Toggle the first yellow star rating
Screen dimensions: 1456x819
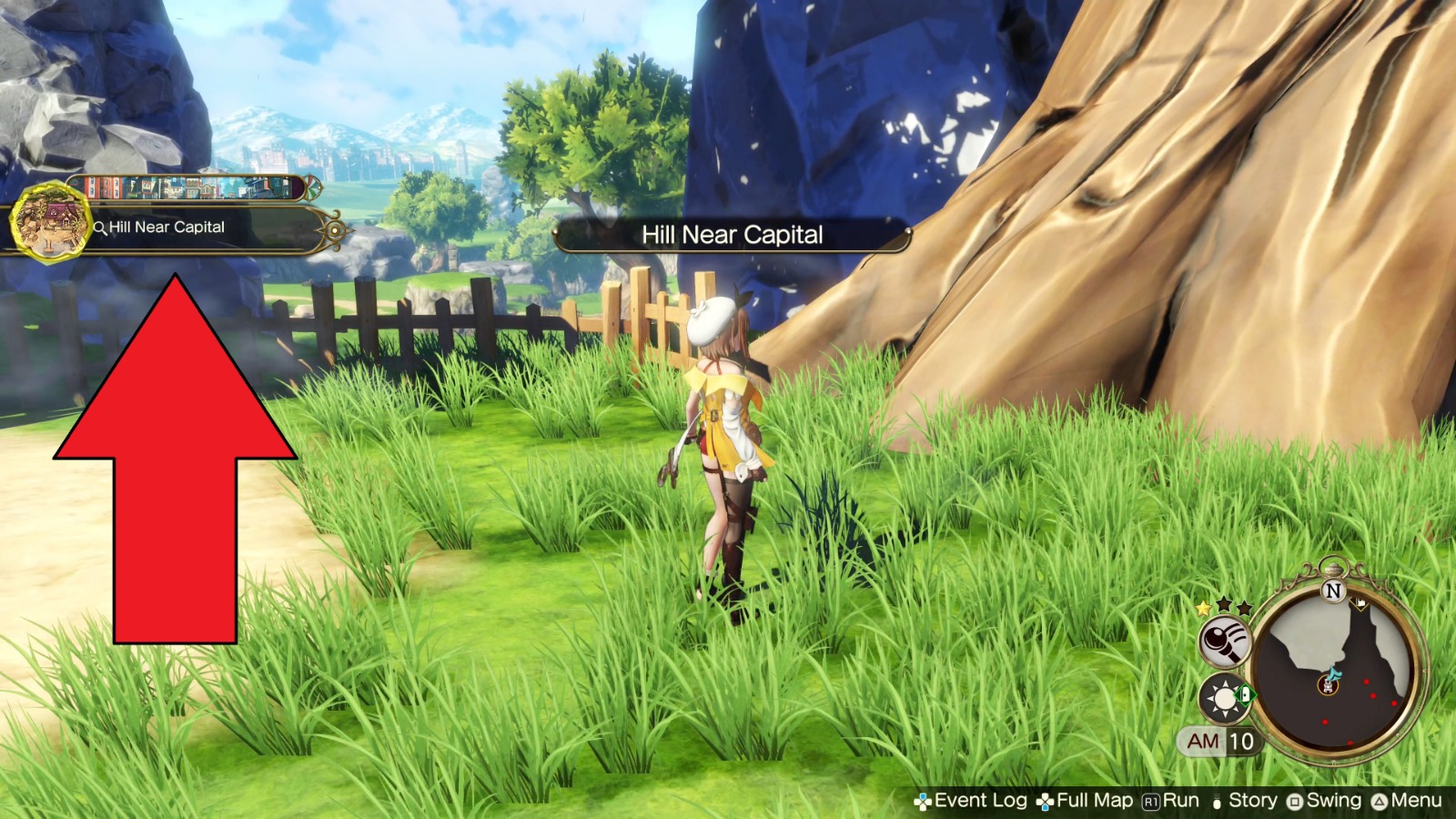(x=1202, y=608)
